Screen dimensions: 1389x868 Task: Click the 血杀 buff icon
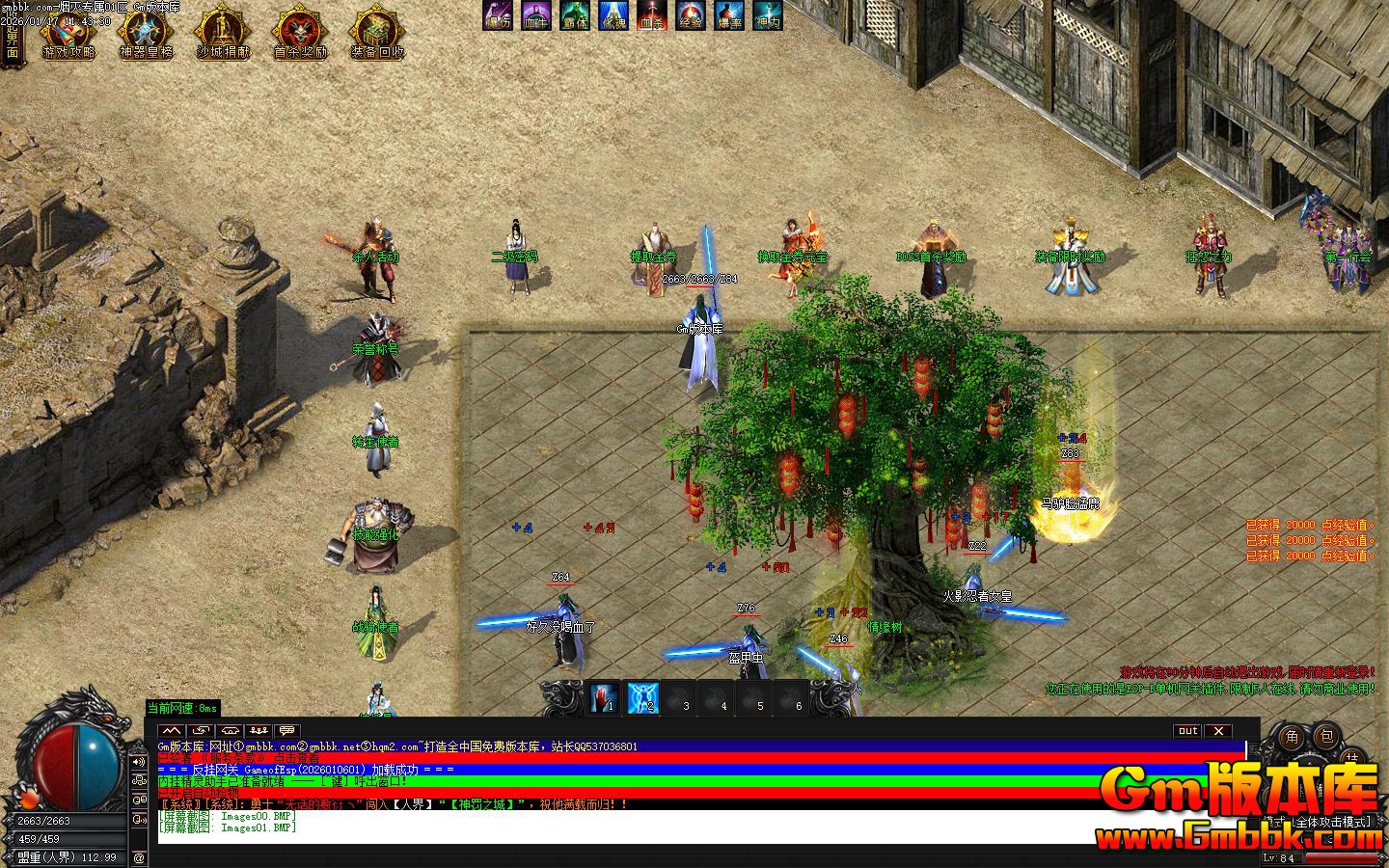(x=652, y=15)
